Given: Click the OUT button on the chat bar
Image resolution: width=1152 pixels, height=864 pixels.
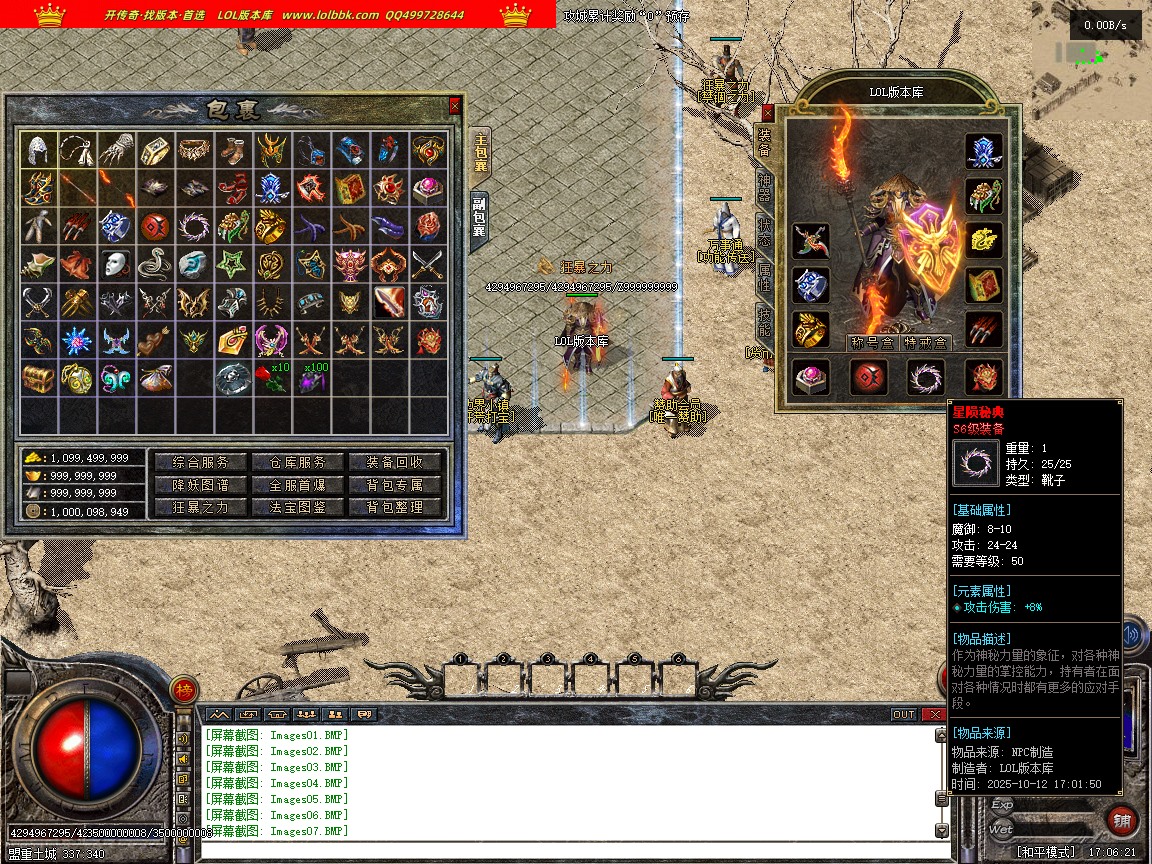Looking at the screenshot, I should (904, 714).
